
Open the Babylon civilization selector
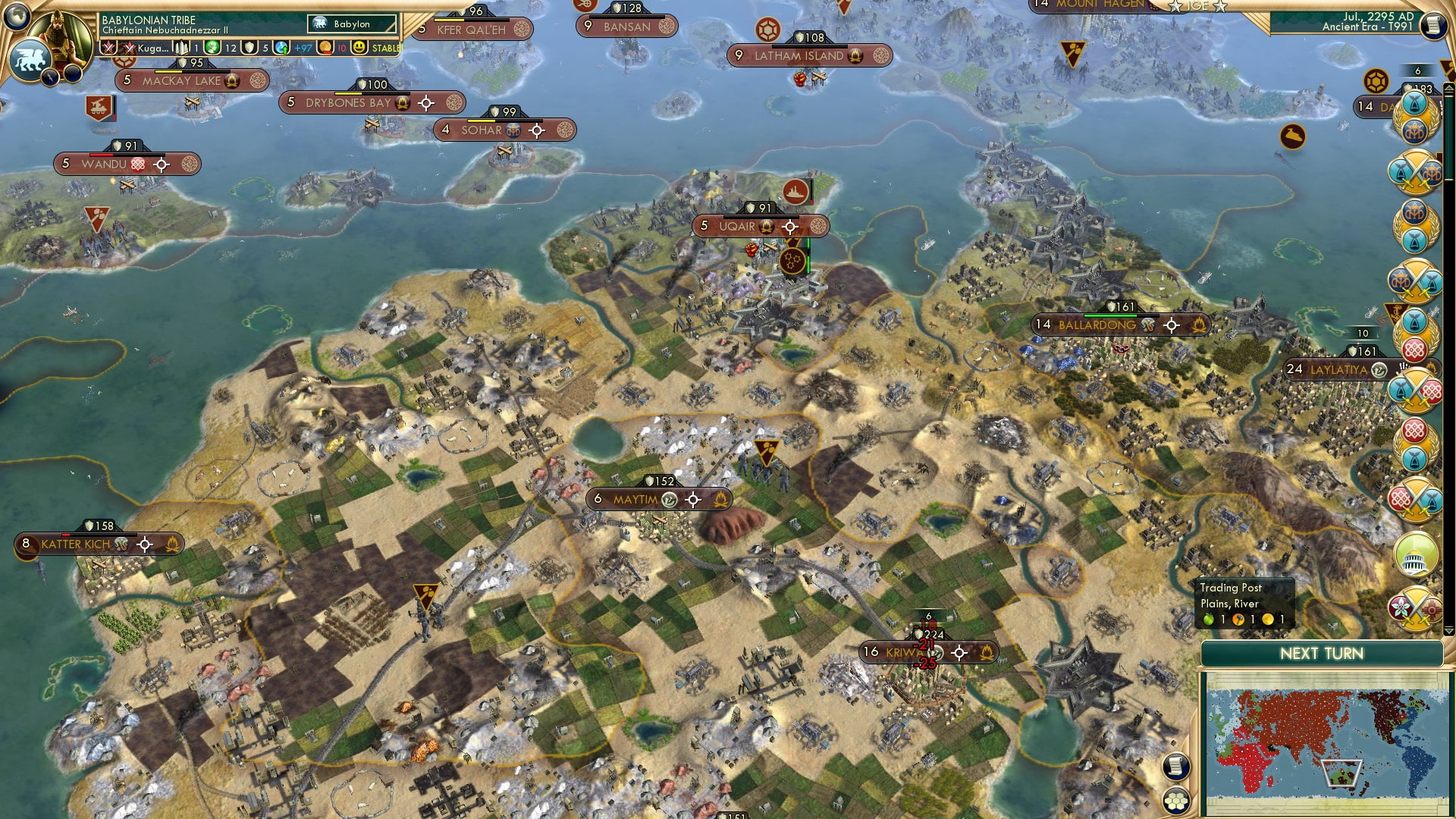350,24
